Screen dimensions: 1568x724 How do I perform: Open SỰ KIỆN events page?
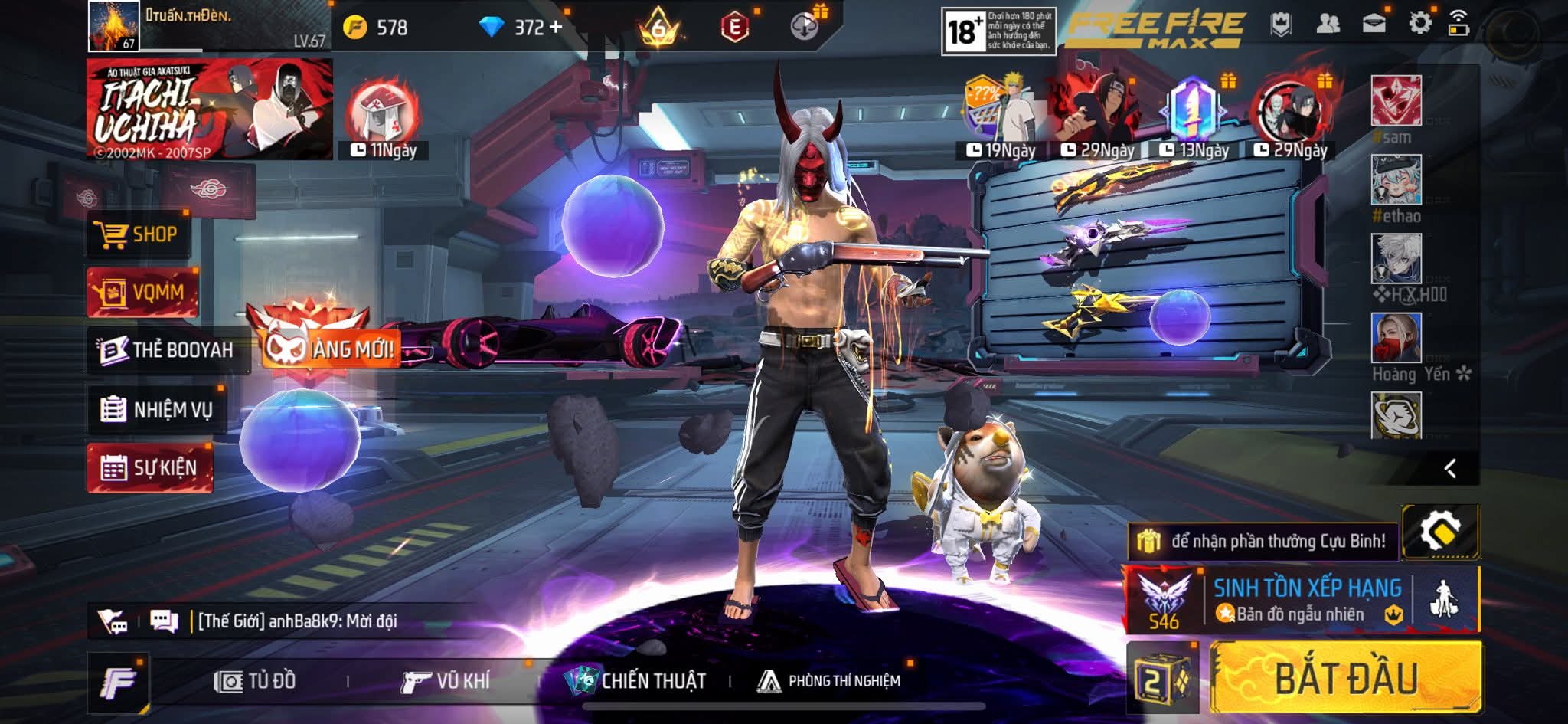pyautogui.click(x=150, y=467)
